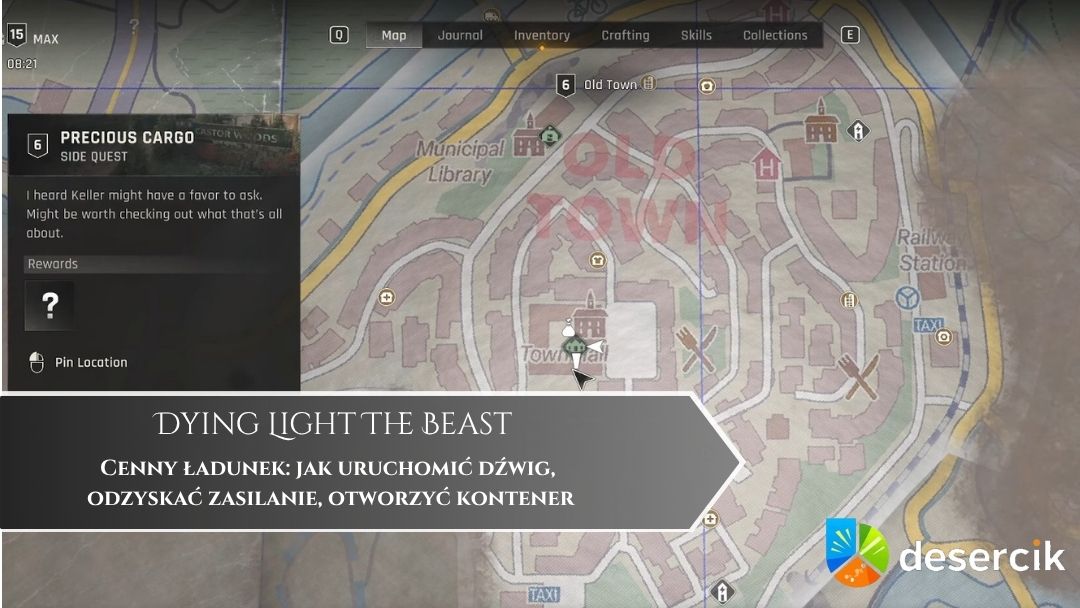Select the green Town Hall quest marker

coord(574,346)
